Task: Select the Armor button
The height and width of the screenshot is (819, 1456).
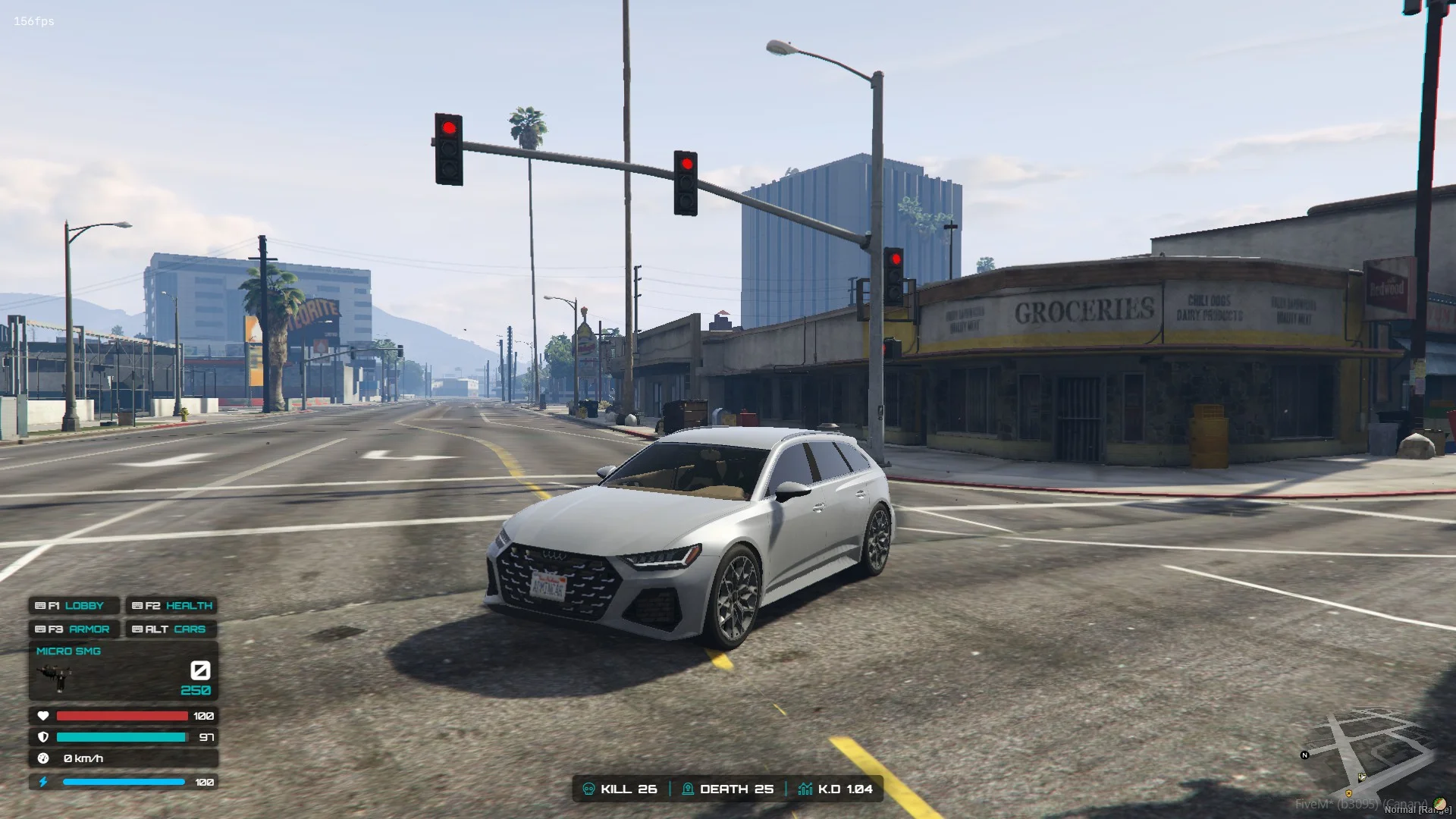Action: click(74, 629)
